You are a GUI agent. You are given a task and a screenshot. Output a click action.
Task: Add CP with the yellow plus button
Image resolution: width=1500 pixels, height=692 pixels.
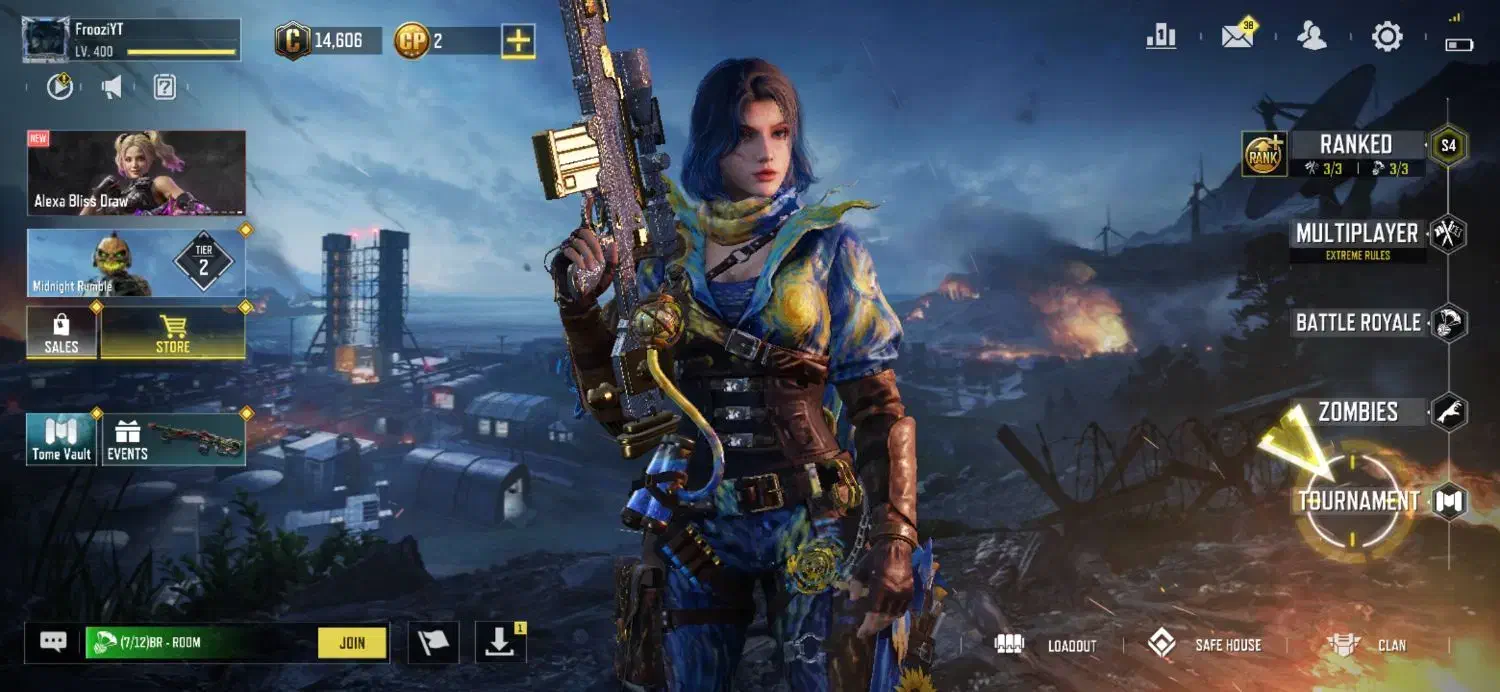[518, 41]
